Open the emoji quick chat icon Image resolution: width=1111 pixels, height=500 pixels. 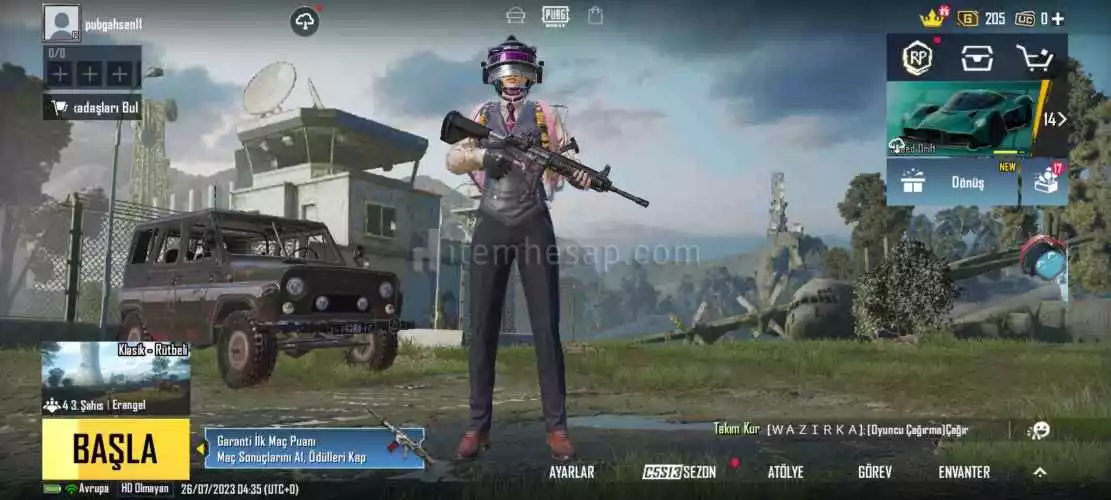click(1039, 430)
